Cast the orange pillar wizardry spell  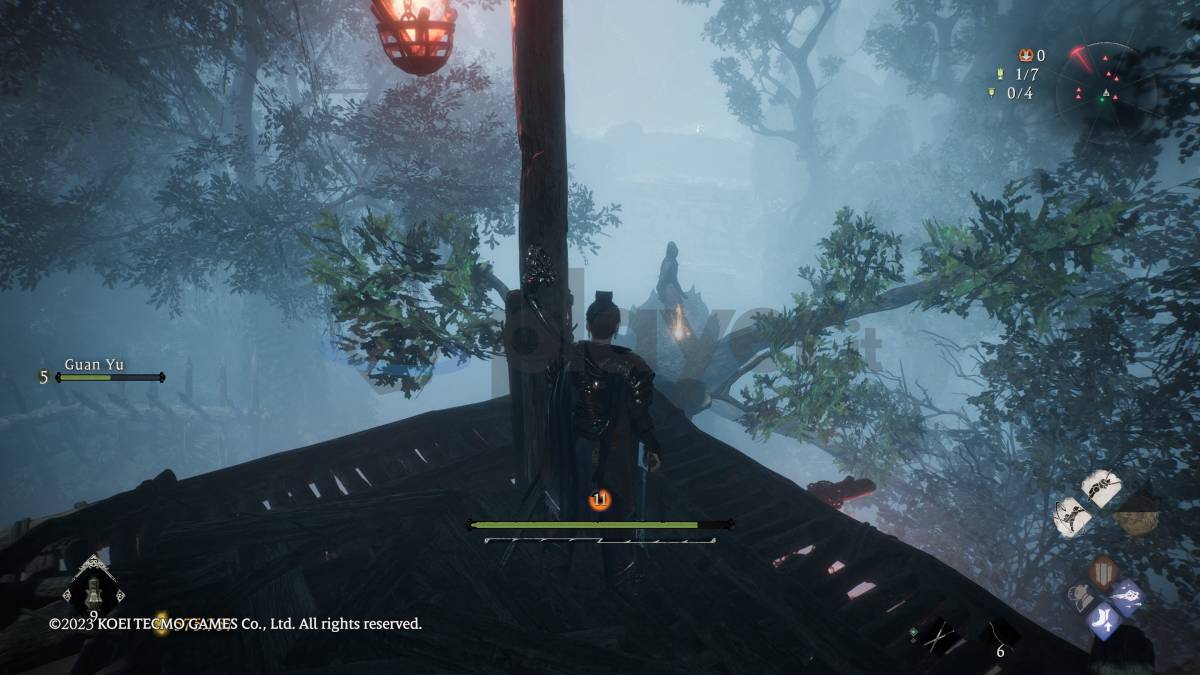pos(1102,571)
